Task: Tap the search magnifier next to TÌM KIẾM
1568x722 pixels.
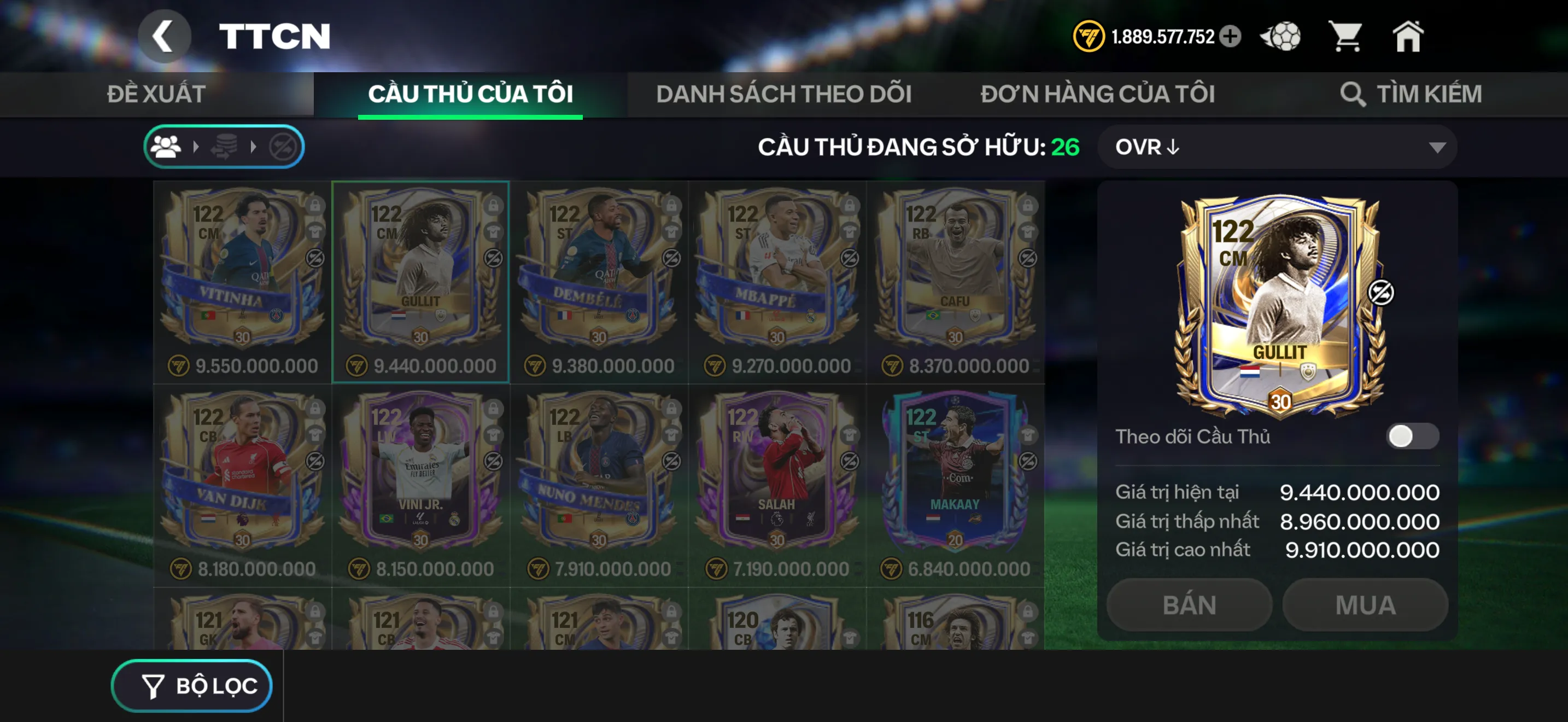Action: (1354, 94)
